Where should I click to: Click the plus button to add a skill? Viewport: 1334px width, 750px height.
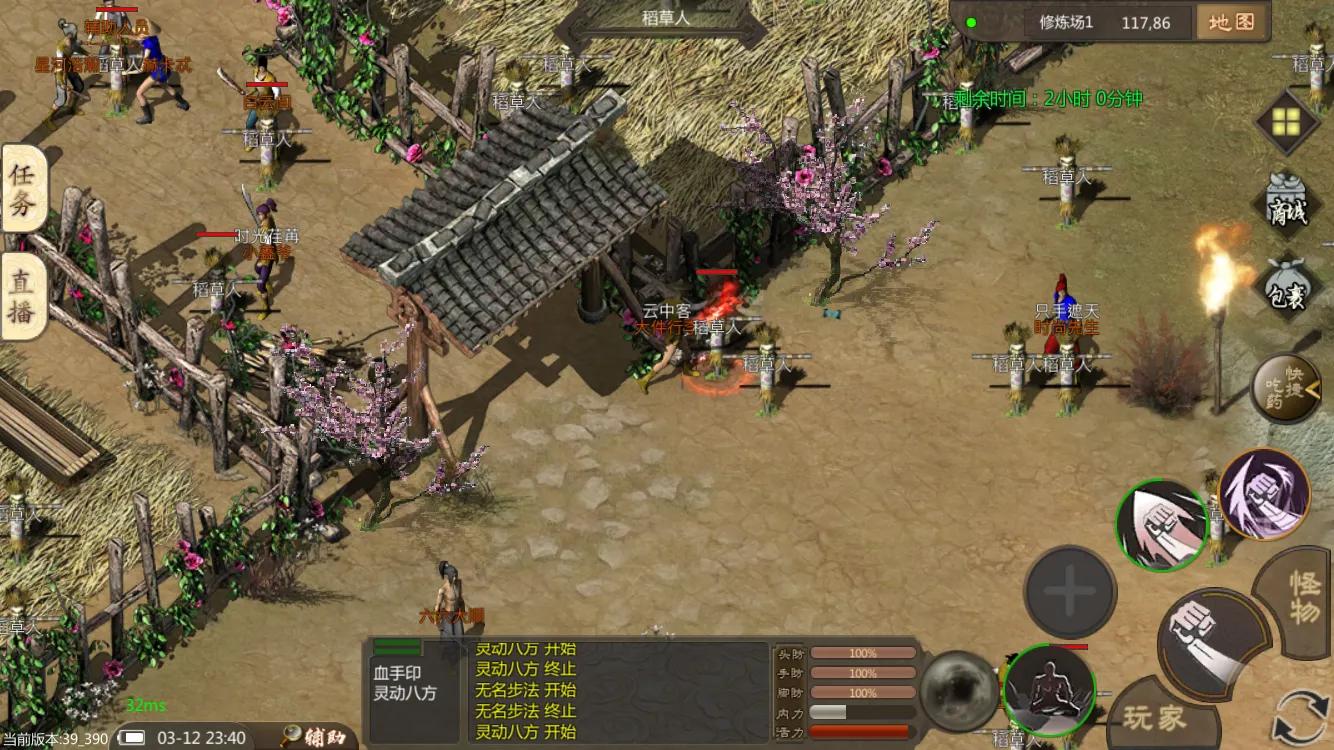click(x=1070, y=592)
